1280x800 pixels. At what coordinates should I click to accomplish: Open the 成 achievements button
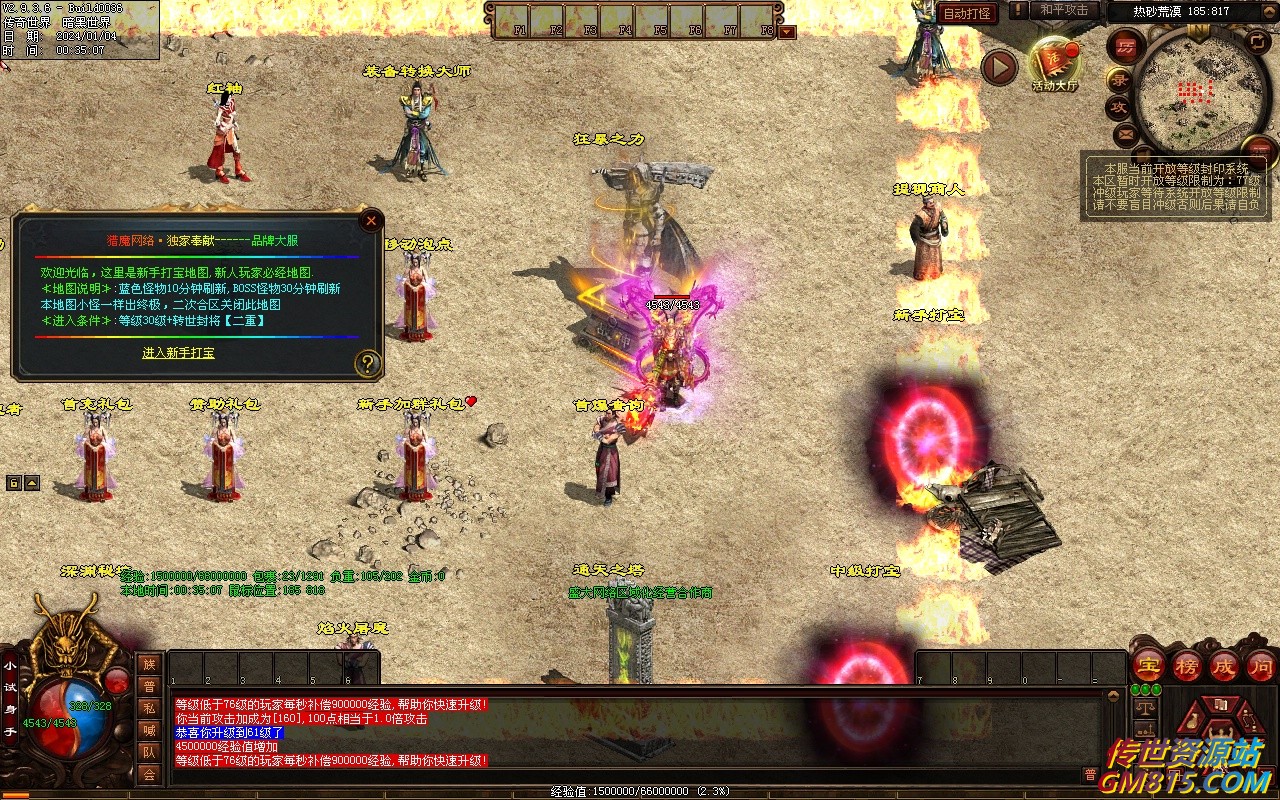pyautogui.click(x=1224, y=665)
